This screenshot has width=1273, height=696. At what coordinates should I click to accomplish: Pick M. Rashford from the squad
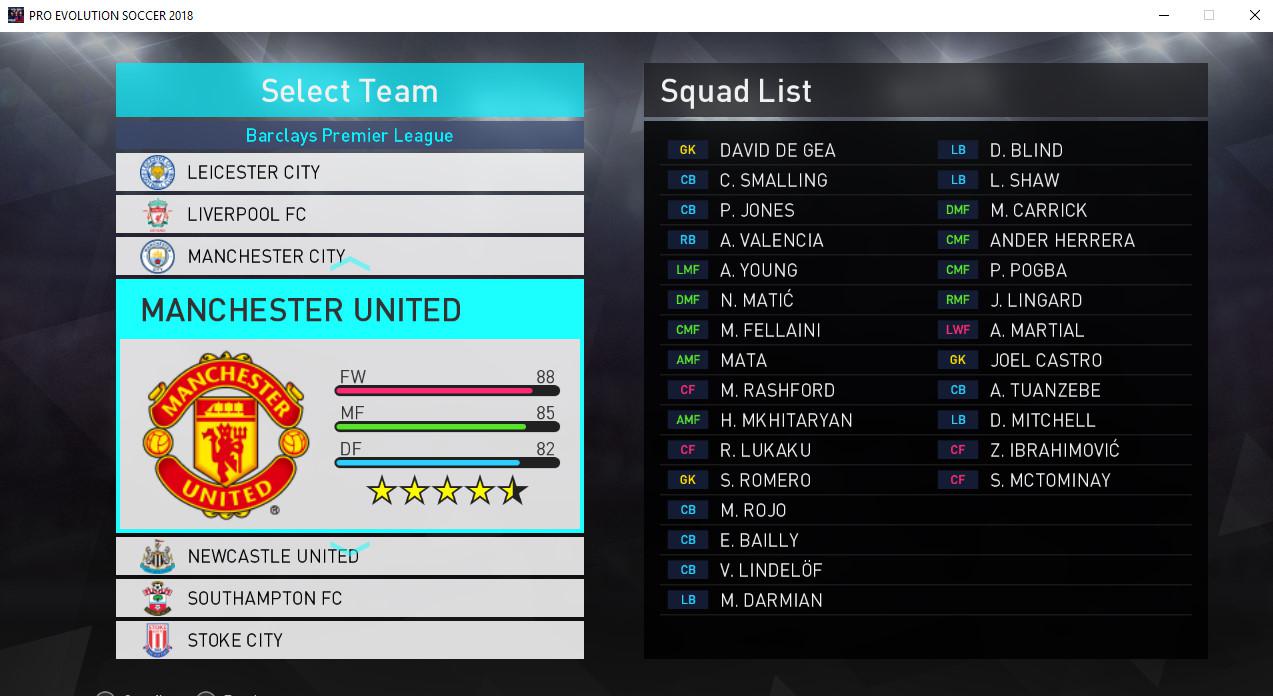click(x=777, y=390)
